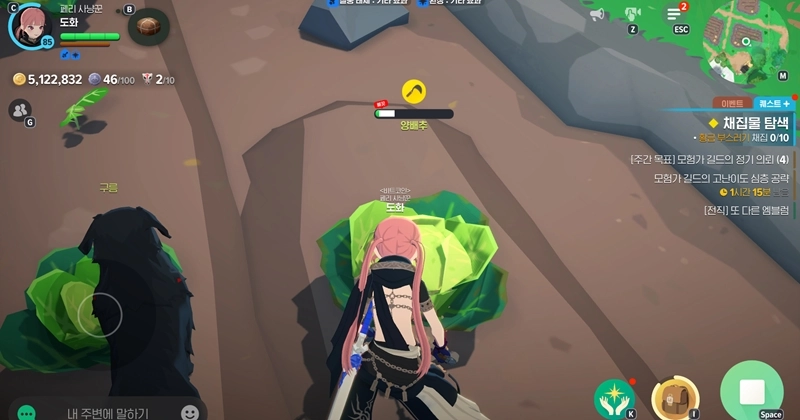Open the chat bubble icon
The image size is (800, 420).
(27, 412)
